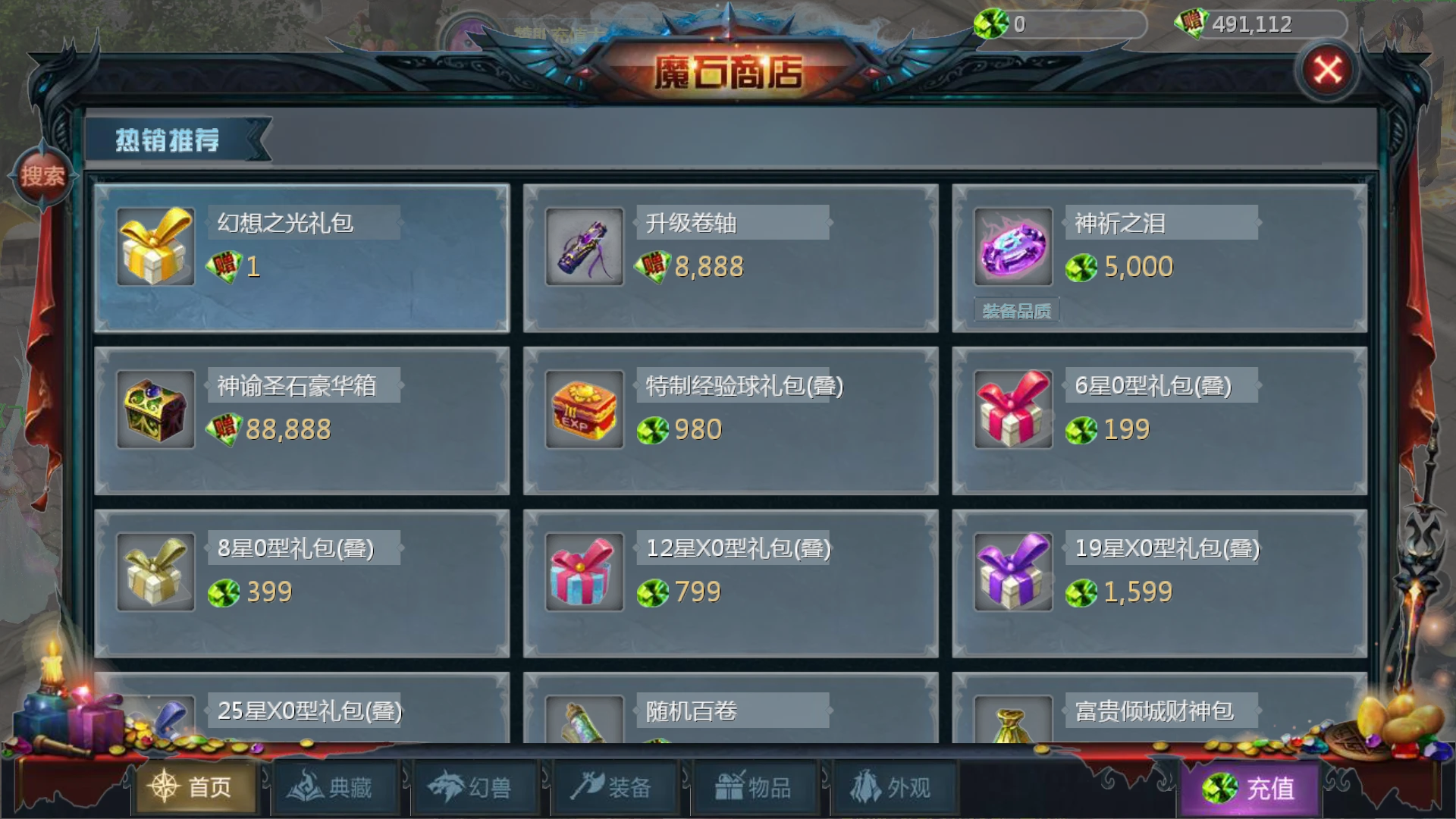The width and height of the screenshot is (1456, 819).
Task: Click the striped 12星X0型礼包 gift icon
Action: point(584,573)
